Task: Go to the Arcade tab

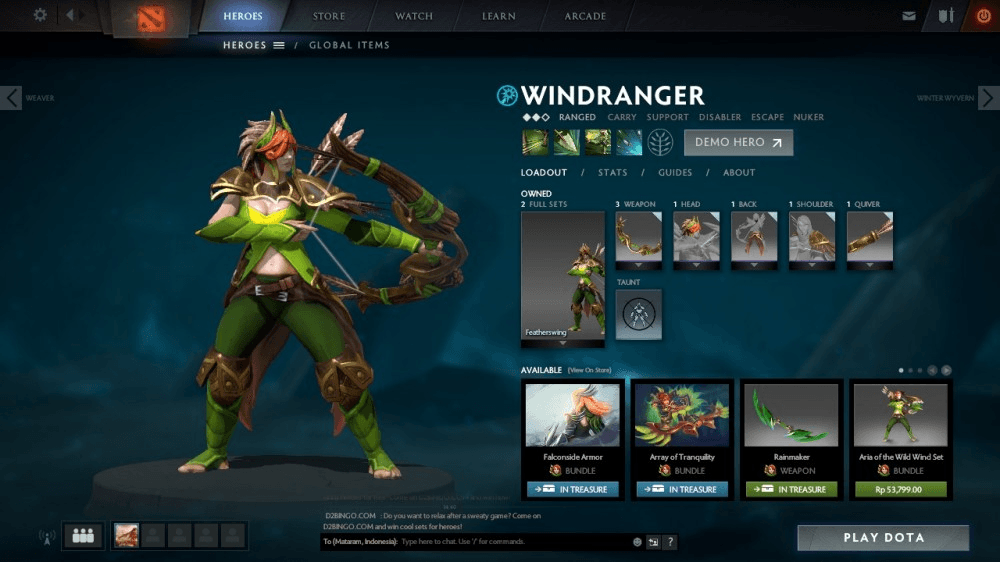Action: pyautogui.click(x=585, y=16)
